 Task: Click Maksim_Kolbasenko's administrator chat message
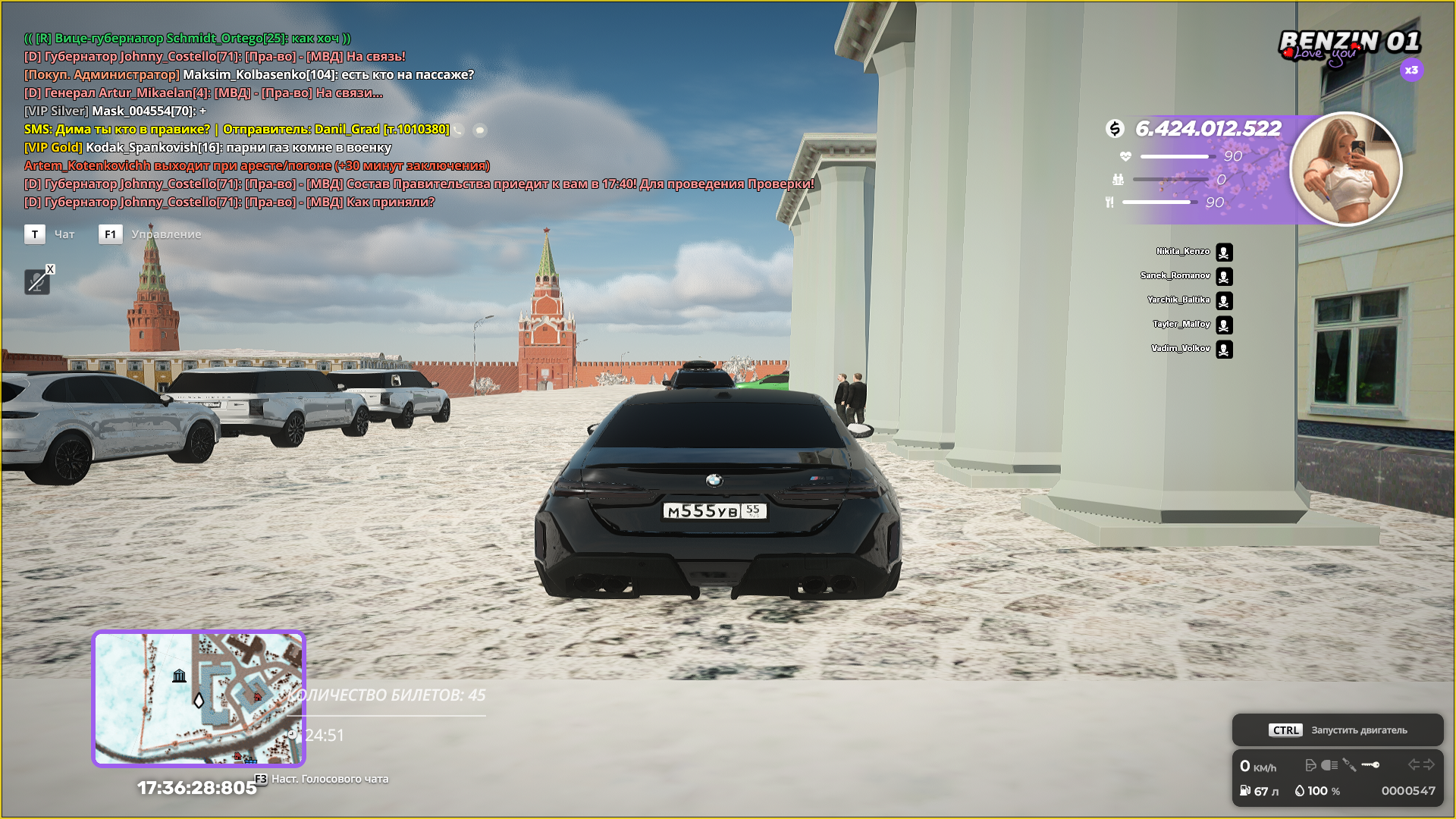249,75
